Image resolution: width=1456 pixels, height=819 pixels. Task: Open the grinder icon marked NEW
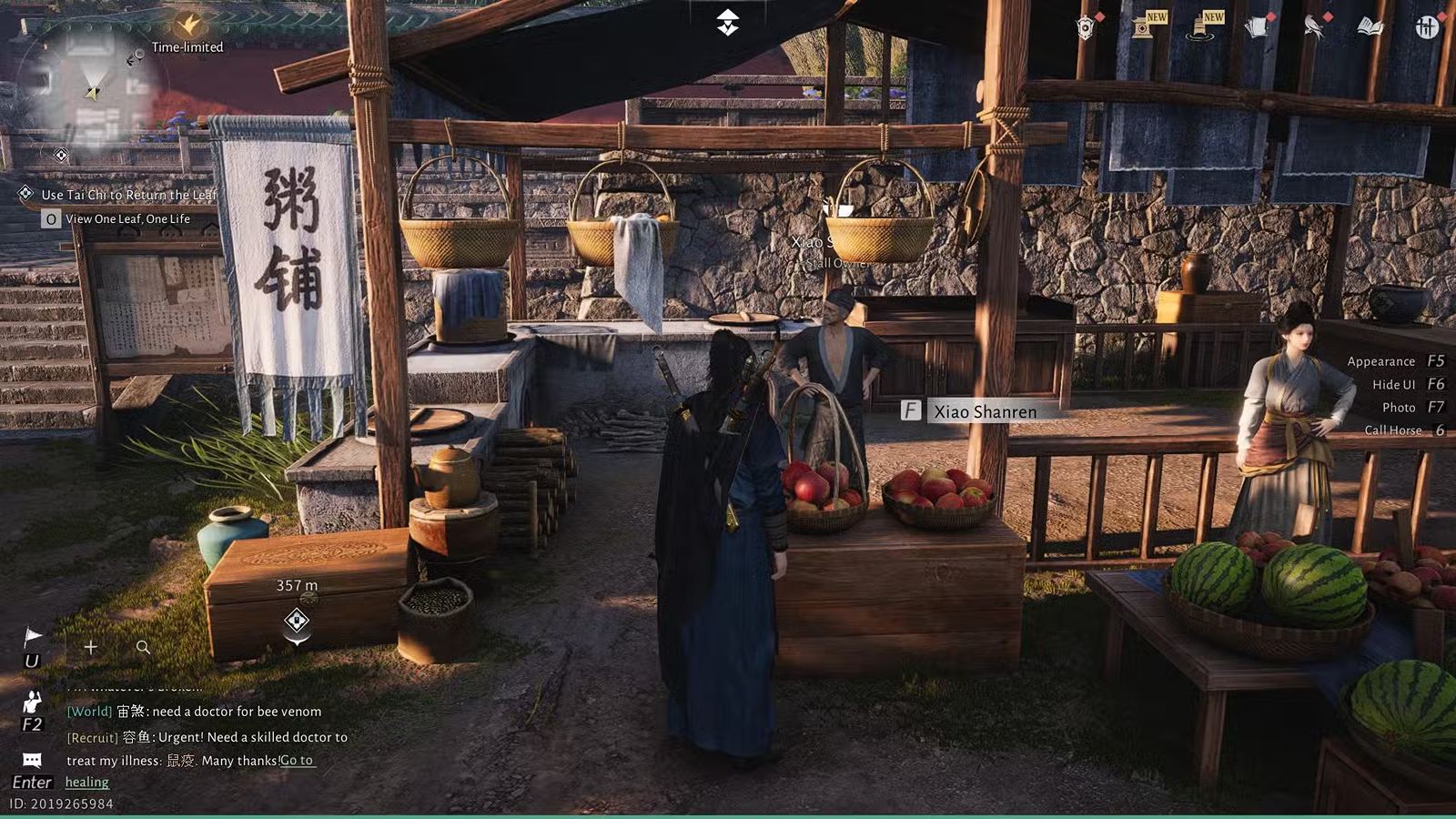[x=1200, y=28]
